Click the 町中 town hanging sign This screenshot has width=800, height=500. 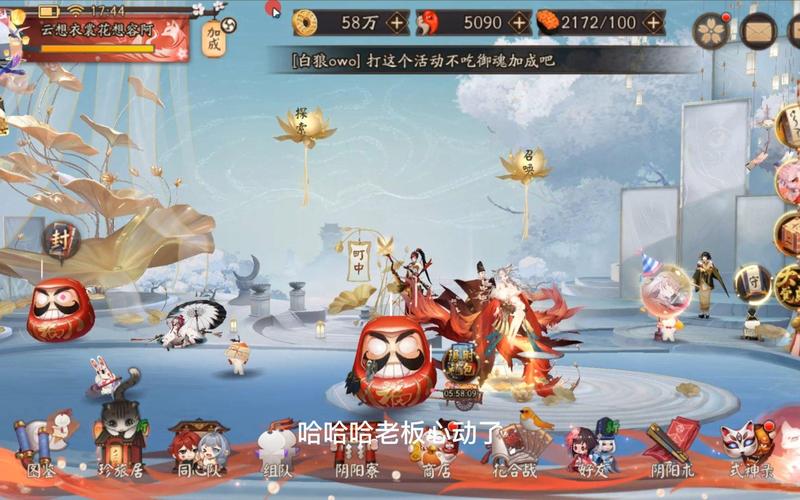pyautogui.click(x=359, y=260)
